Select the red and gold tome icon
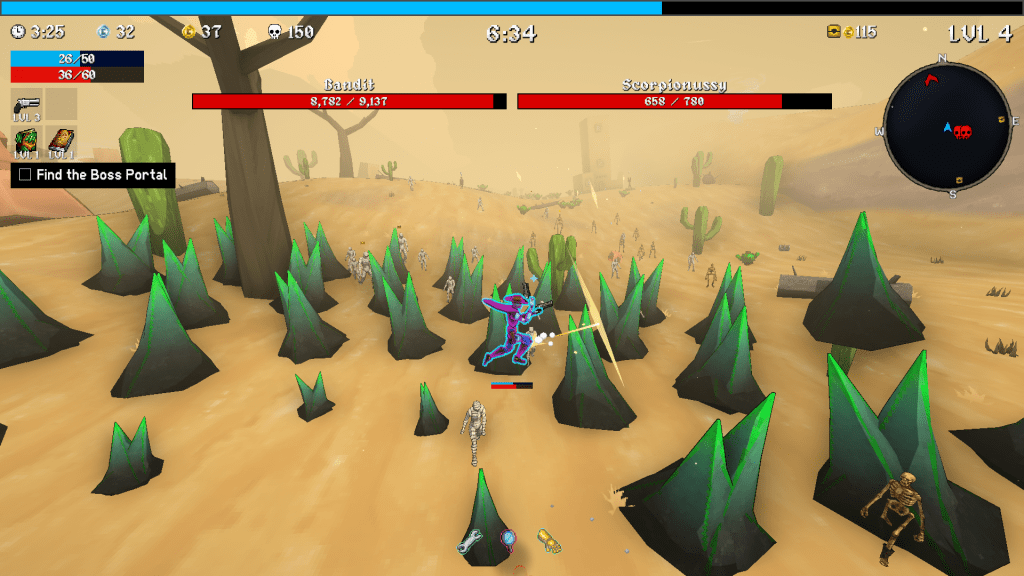Image resolution: width=1024 pixels, height=576 pixels. pos(61,141)
